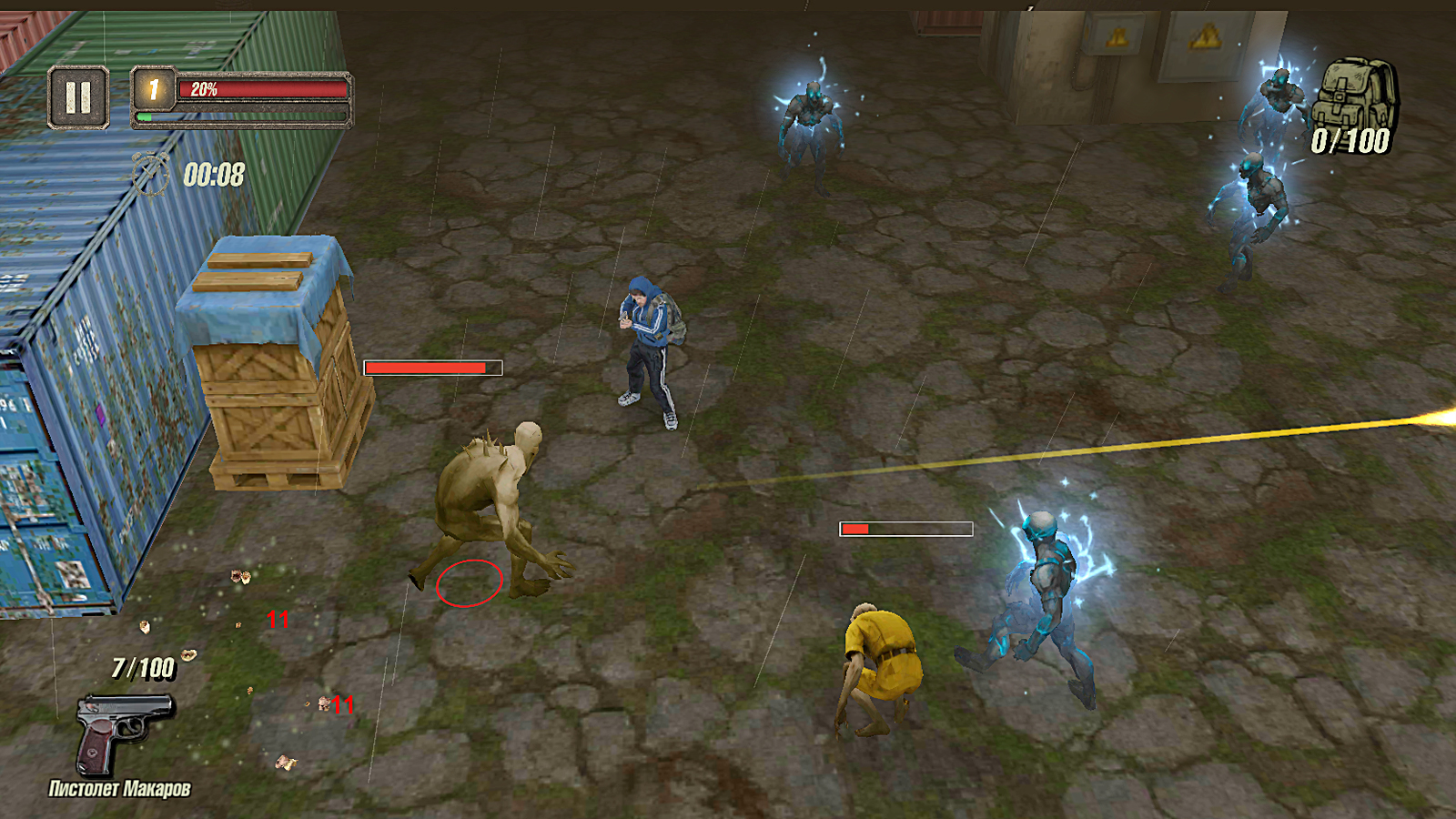This screenshot has height=819, width=1456.
Task: Select the level 1 badge emblem
Action: pos(152,88)
